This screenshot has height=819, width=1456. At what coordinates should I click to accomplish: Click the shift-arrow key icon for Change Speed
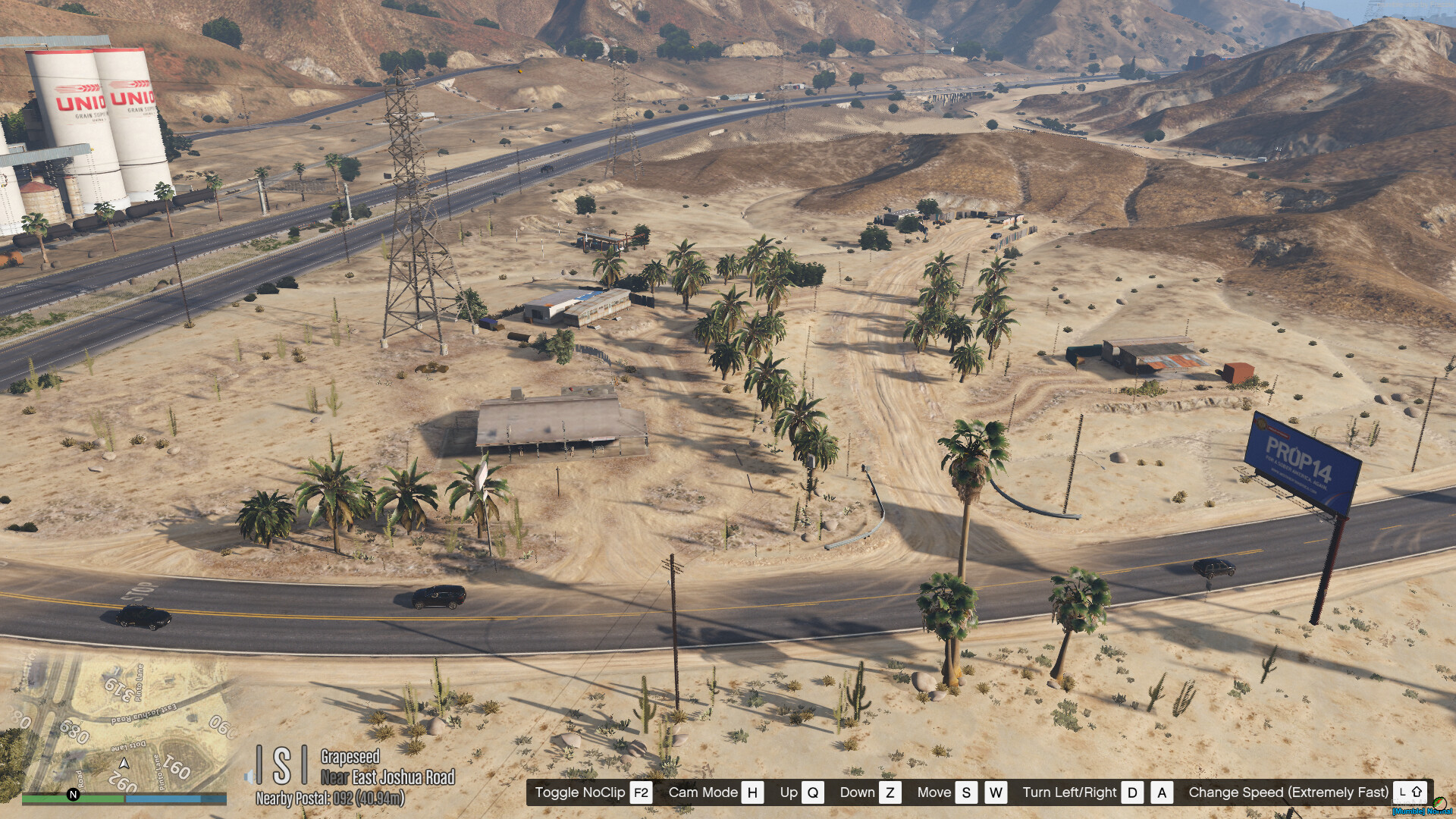tap(1410, 792)
